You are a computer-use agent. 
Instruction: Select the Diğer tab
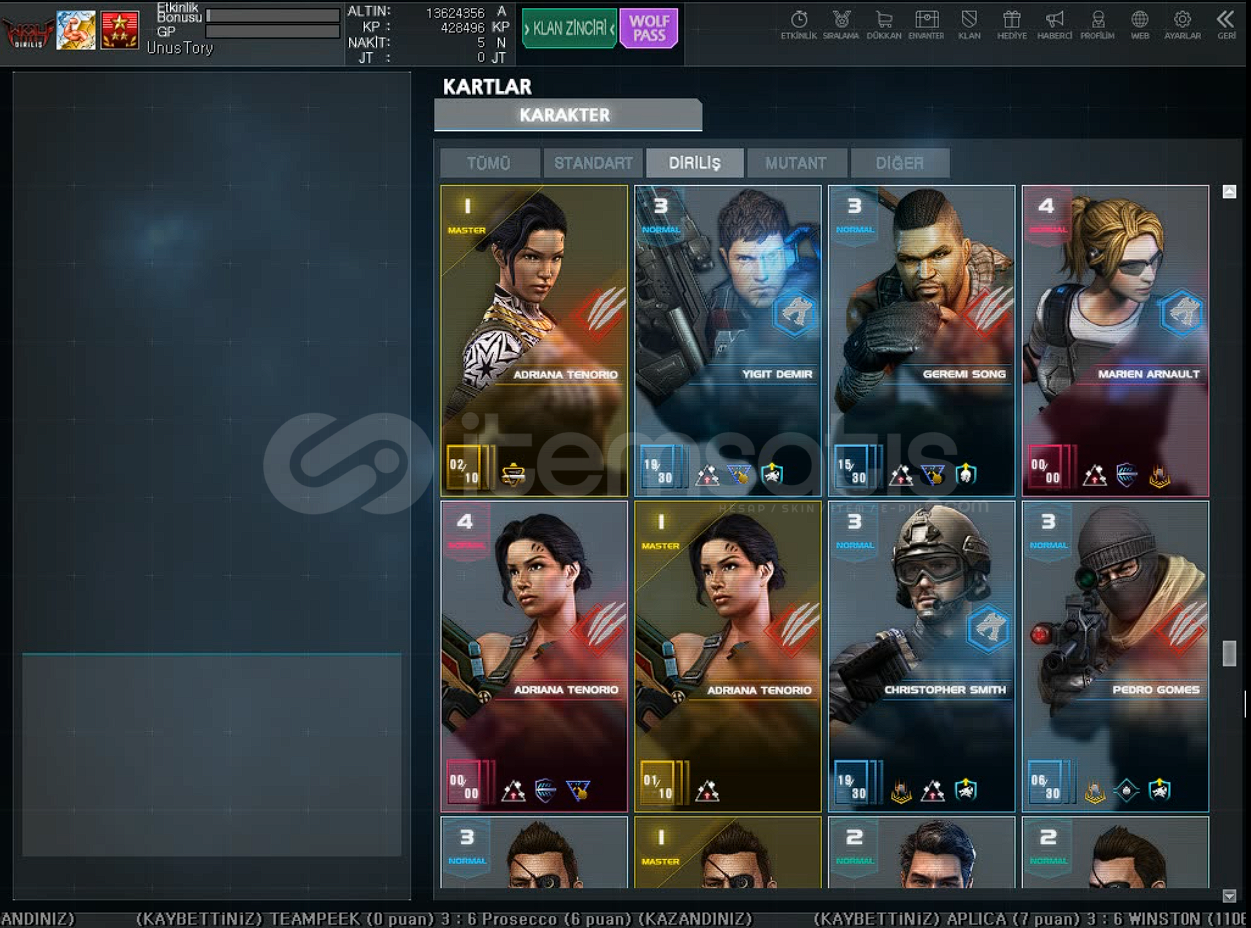[x=899, y=163]
